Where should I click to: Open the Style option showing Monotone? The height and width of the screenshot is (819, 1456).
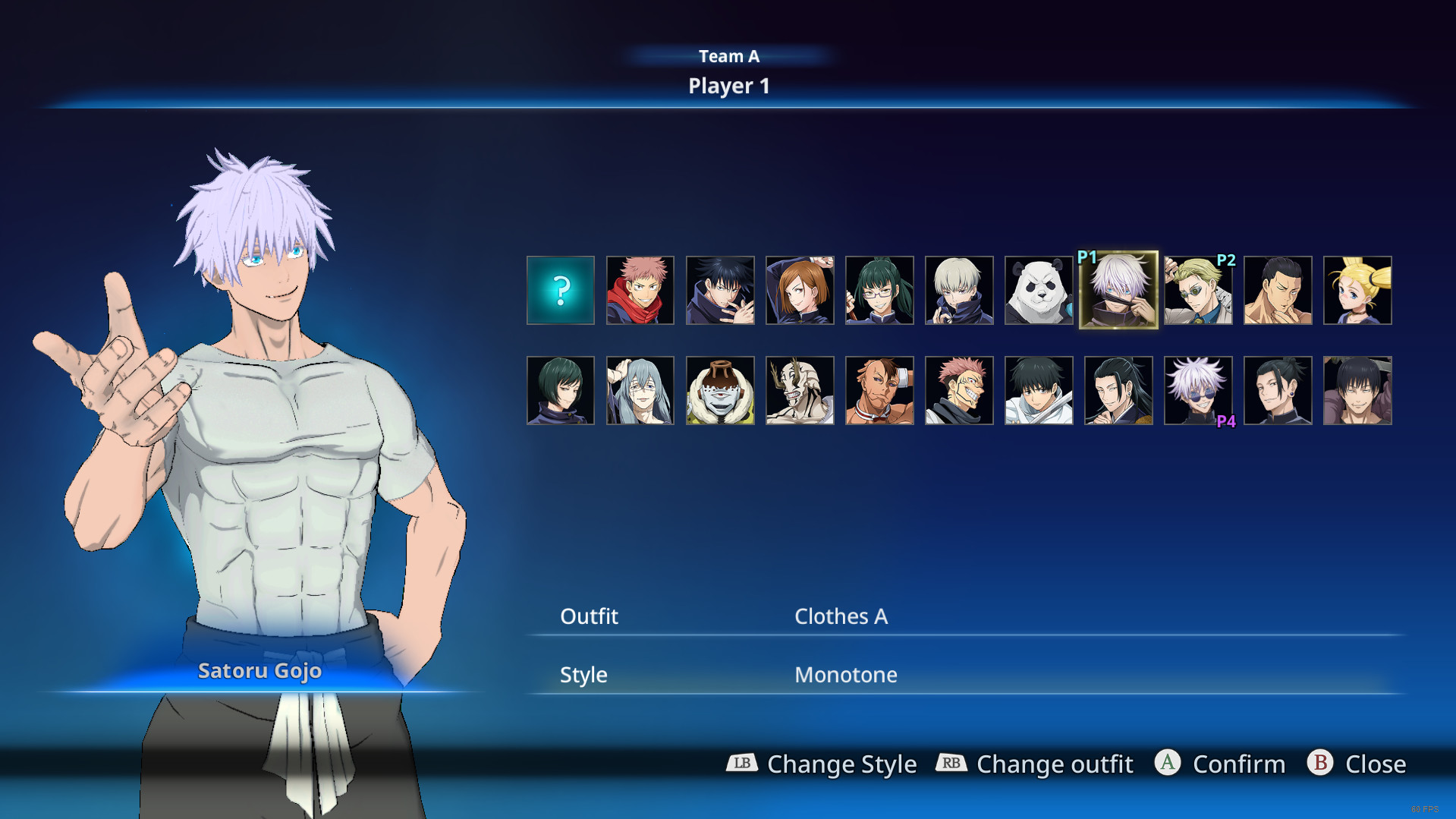(845, 674)
